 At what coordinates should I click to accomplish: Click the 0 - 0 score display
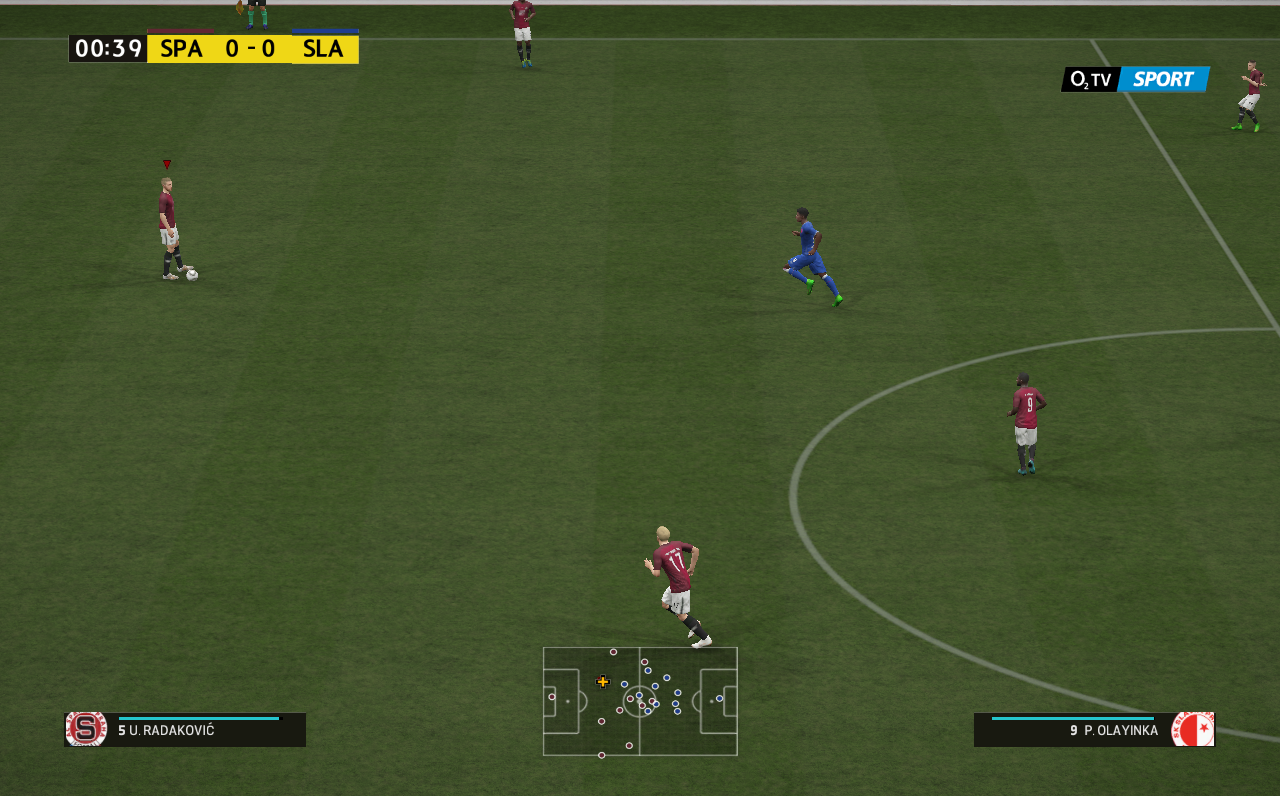(250, 47)
